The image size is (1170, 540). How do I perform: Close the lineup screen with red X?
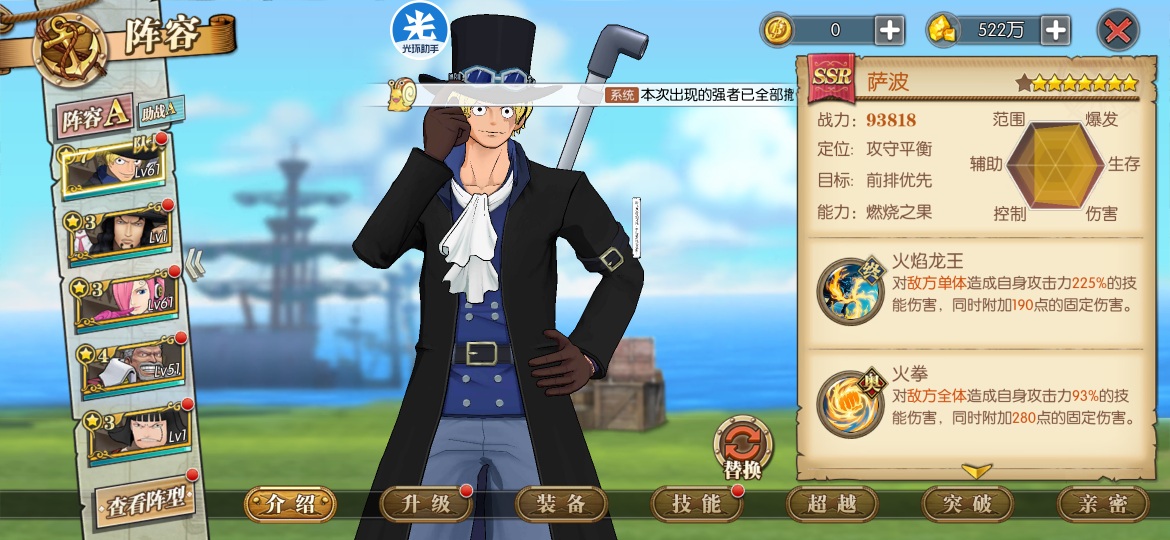[1118, 31]
